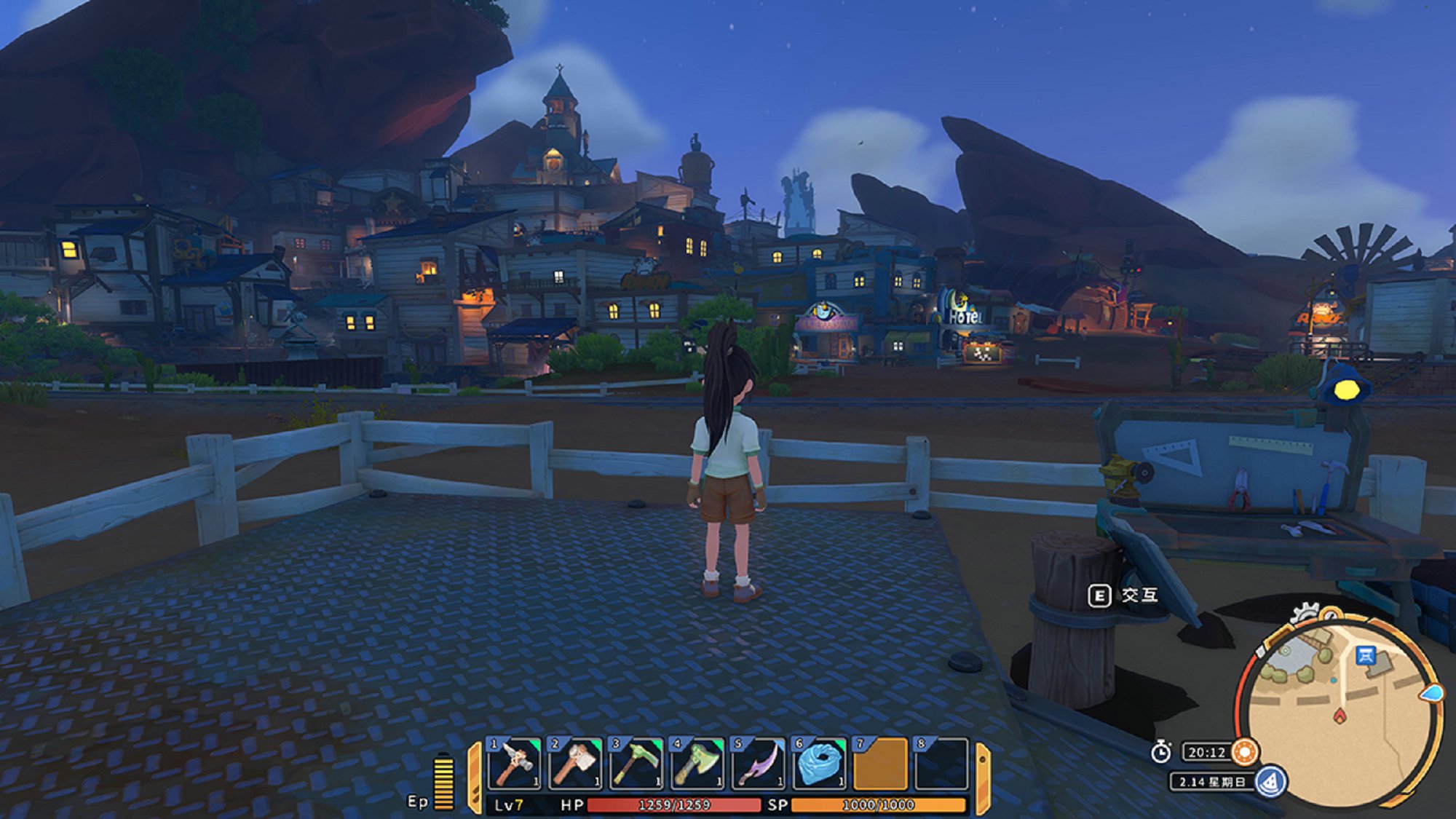Select the spiked hammer in hotbar slot 1

coord(514,764)
